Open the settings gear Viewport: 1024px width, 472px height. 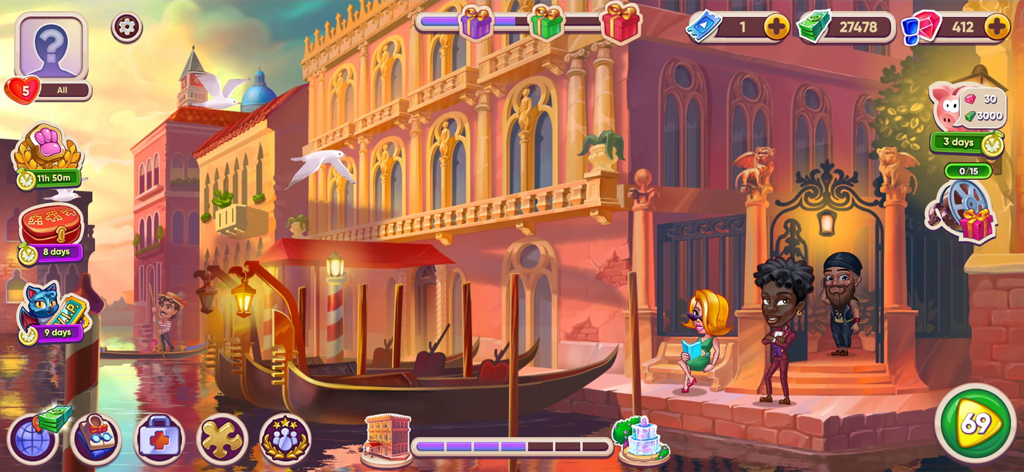(x=127, y=27)
